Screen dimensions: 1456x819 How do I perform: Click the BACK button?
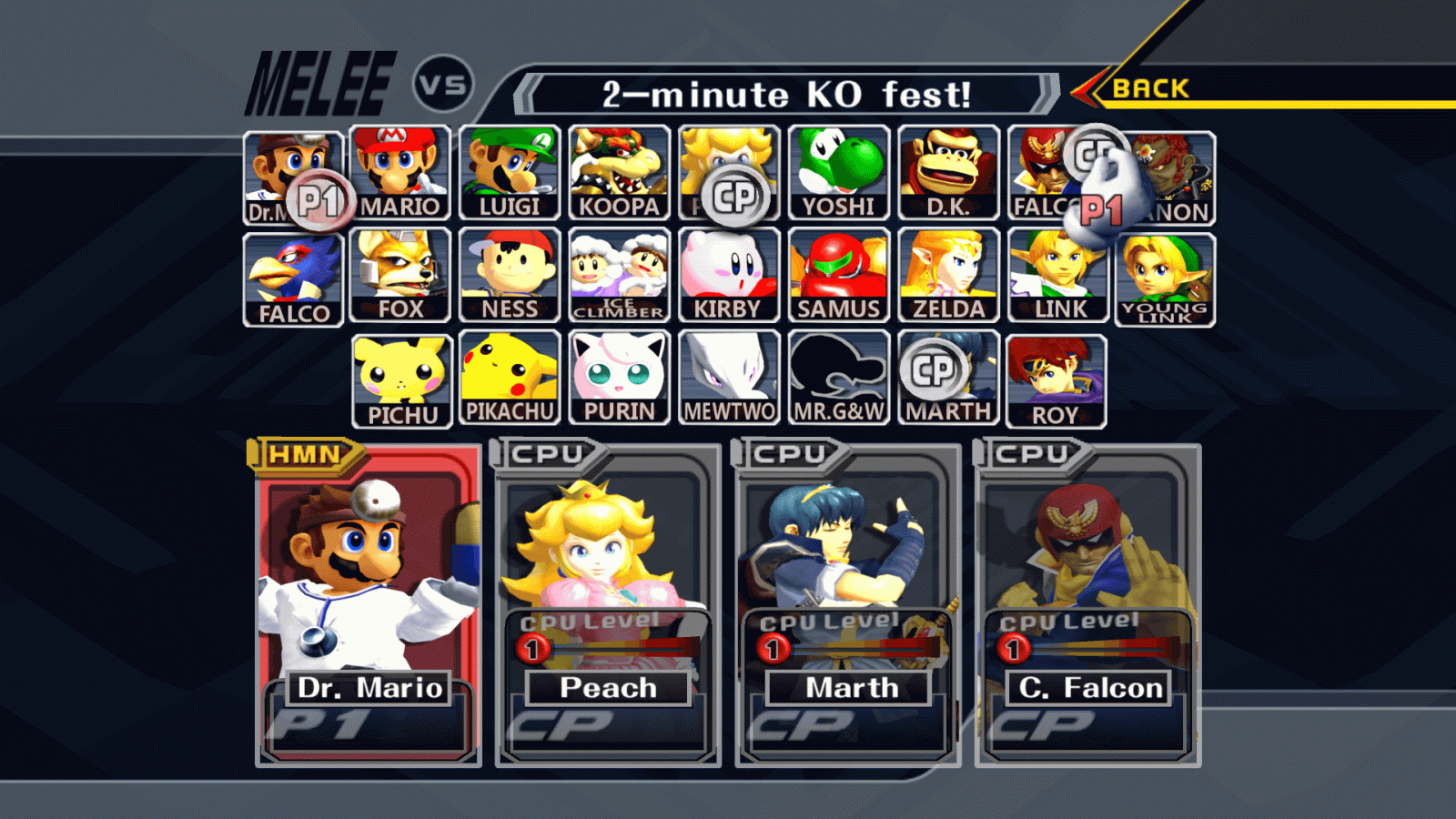pos(1152,88)
